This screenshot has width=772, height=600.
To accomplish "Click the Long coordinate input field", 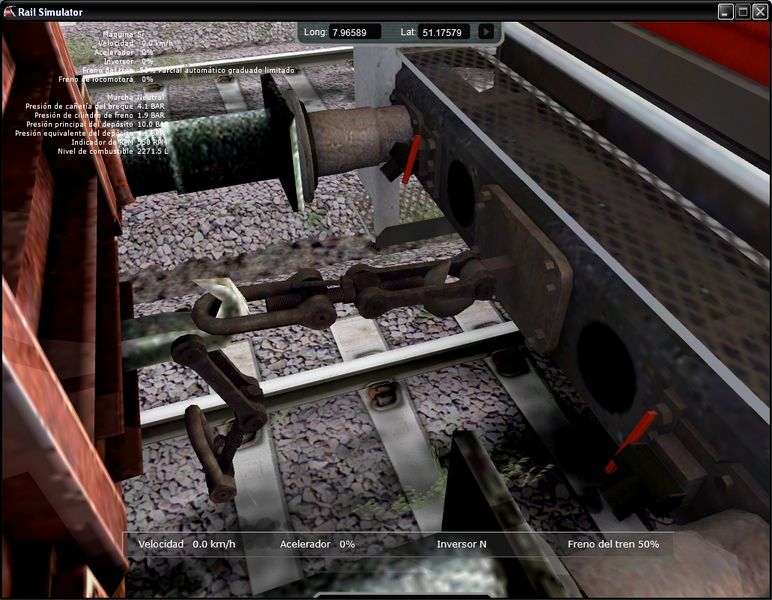I will pyautogui.click(x=355, y=32).
